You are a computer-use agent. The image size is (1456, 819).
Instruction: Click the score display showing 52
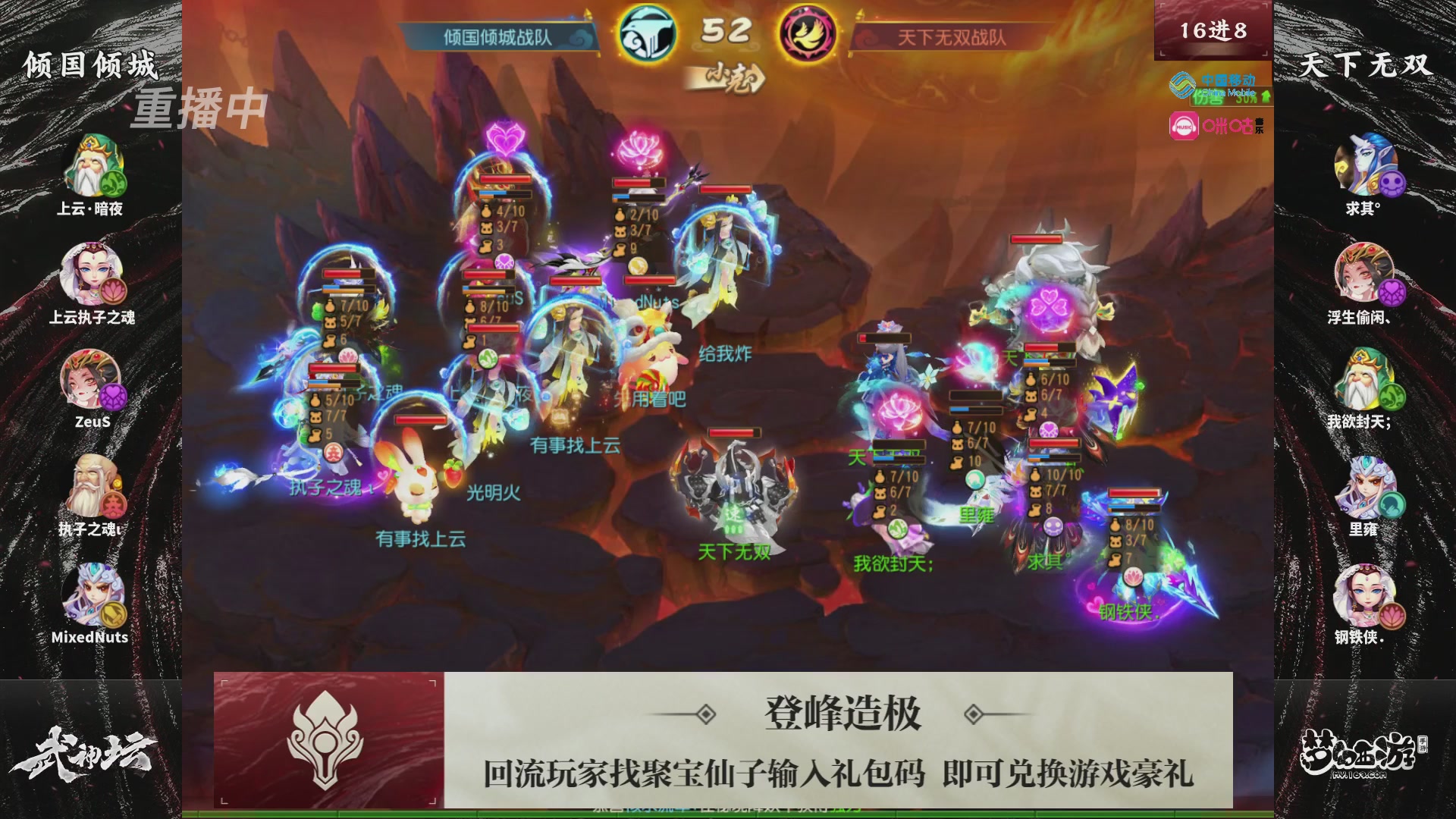click(x=726, y=32)
